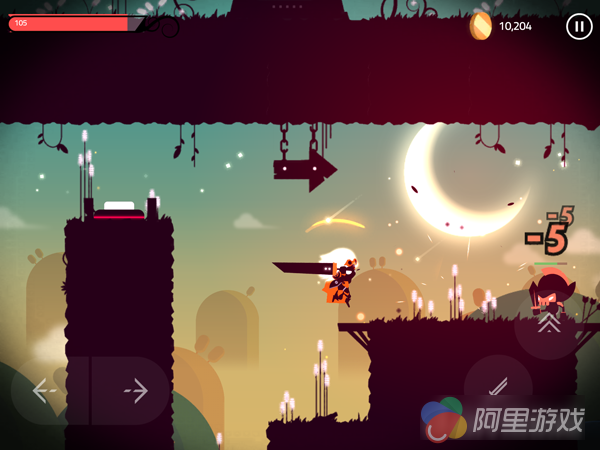Tap the sword attack button
The height and width of the screenshot is (450, 600).
click(497, 389)
